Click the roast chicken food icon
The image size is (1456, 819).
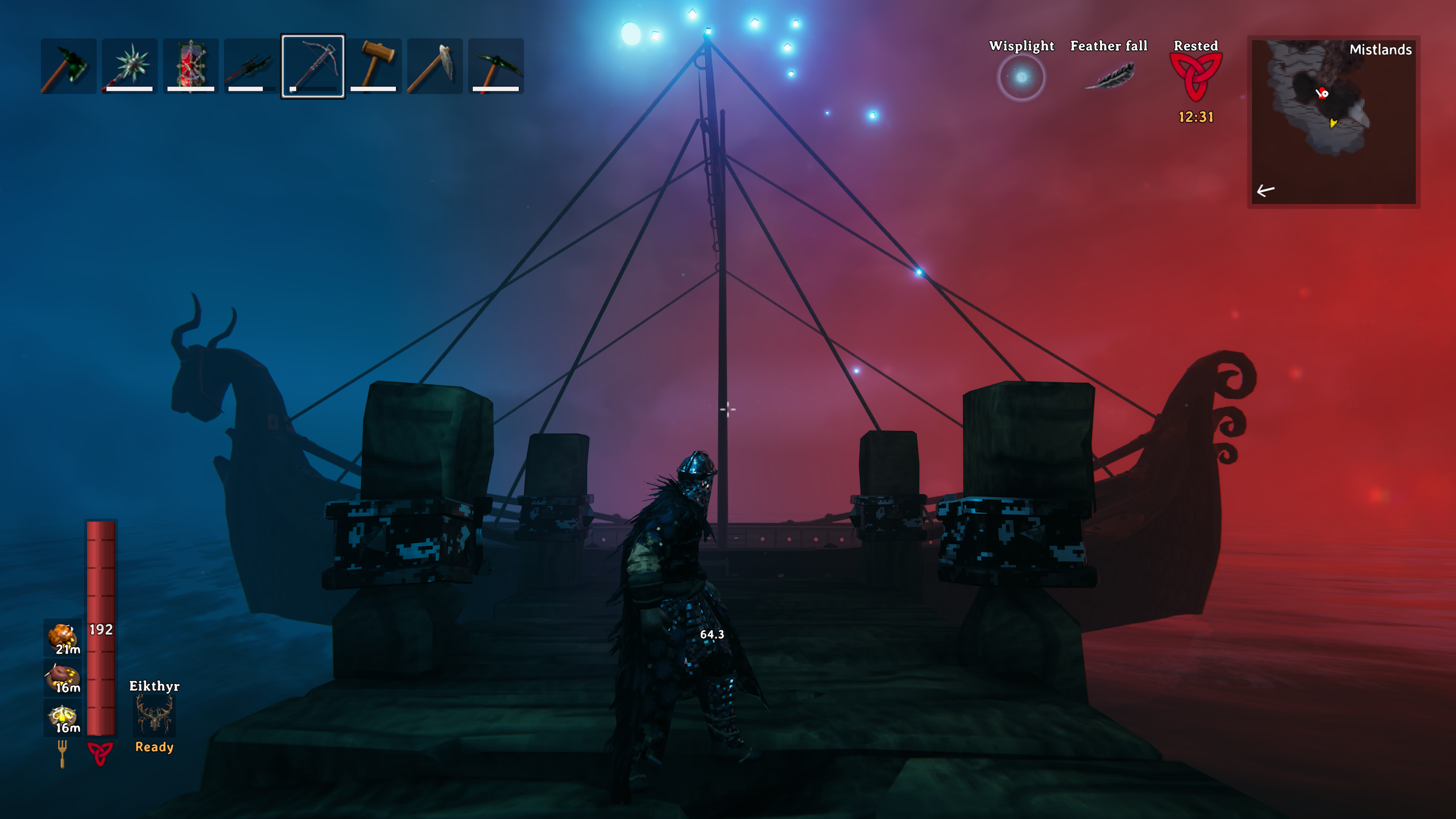point(63,638)
